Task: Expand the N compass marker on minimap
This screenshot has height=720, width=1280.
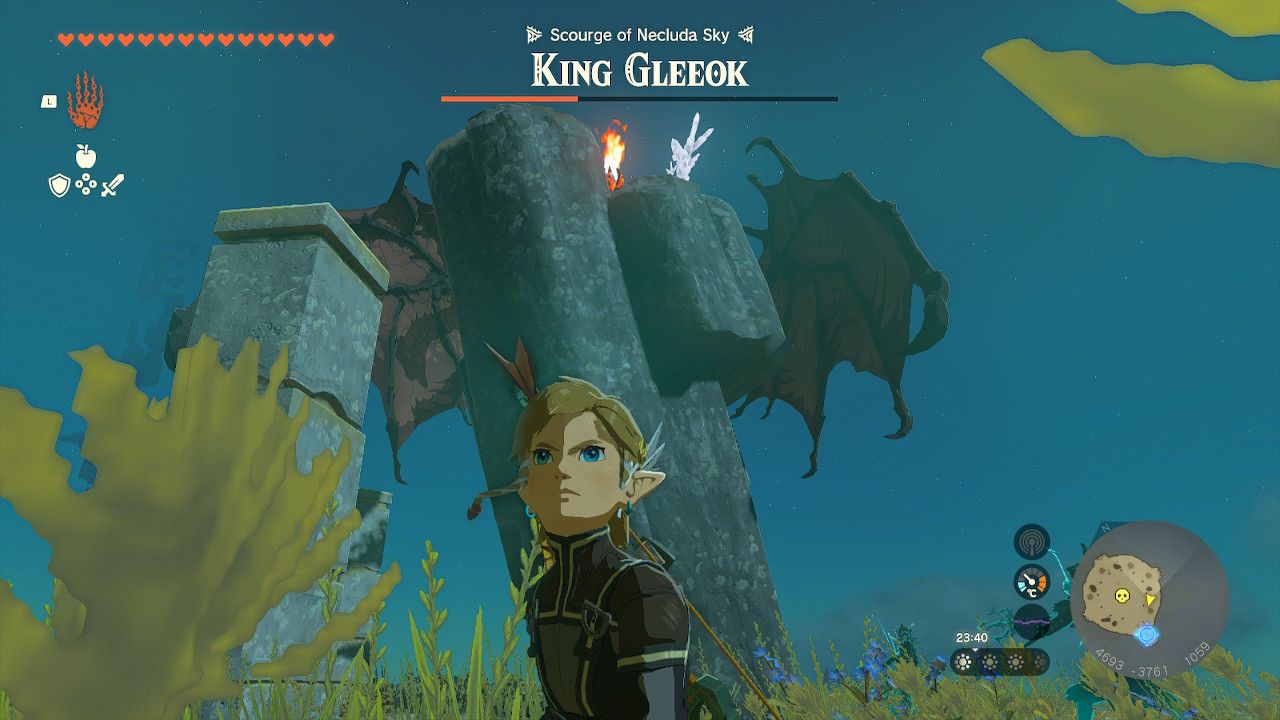Action: coord(1103,527)
